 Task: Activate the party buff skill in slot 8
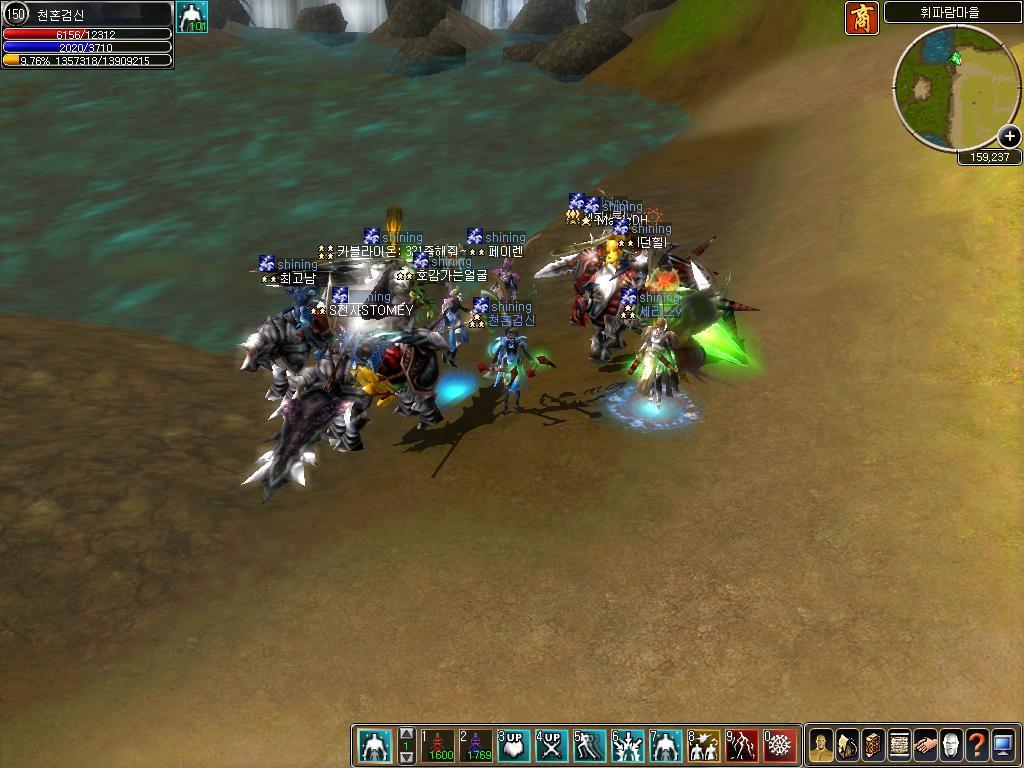tap(703, 745)
